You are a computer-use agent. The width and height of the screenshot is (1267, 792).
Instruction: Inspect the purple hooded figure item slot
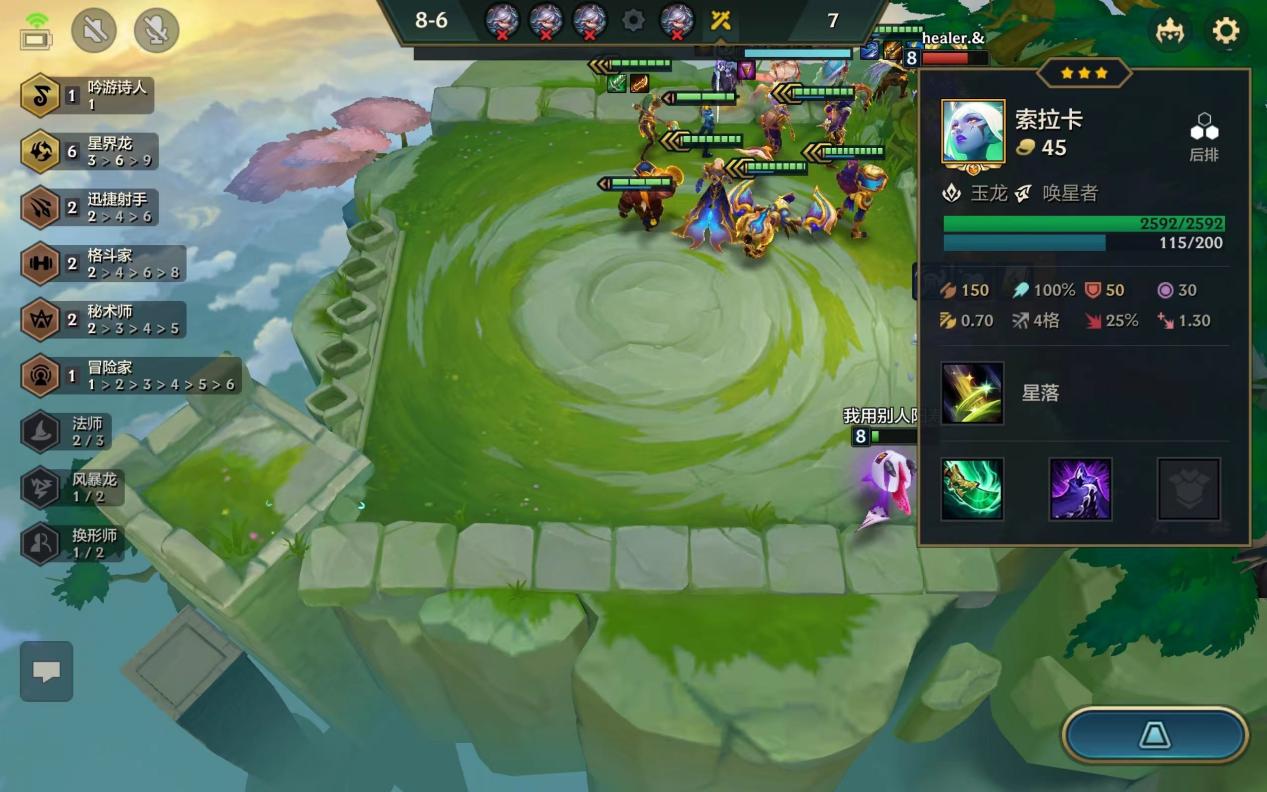point(1080,489)
